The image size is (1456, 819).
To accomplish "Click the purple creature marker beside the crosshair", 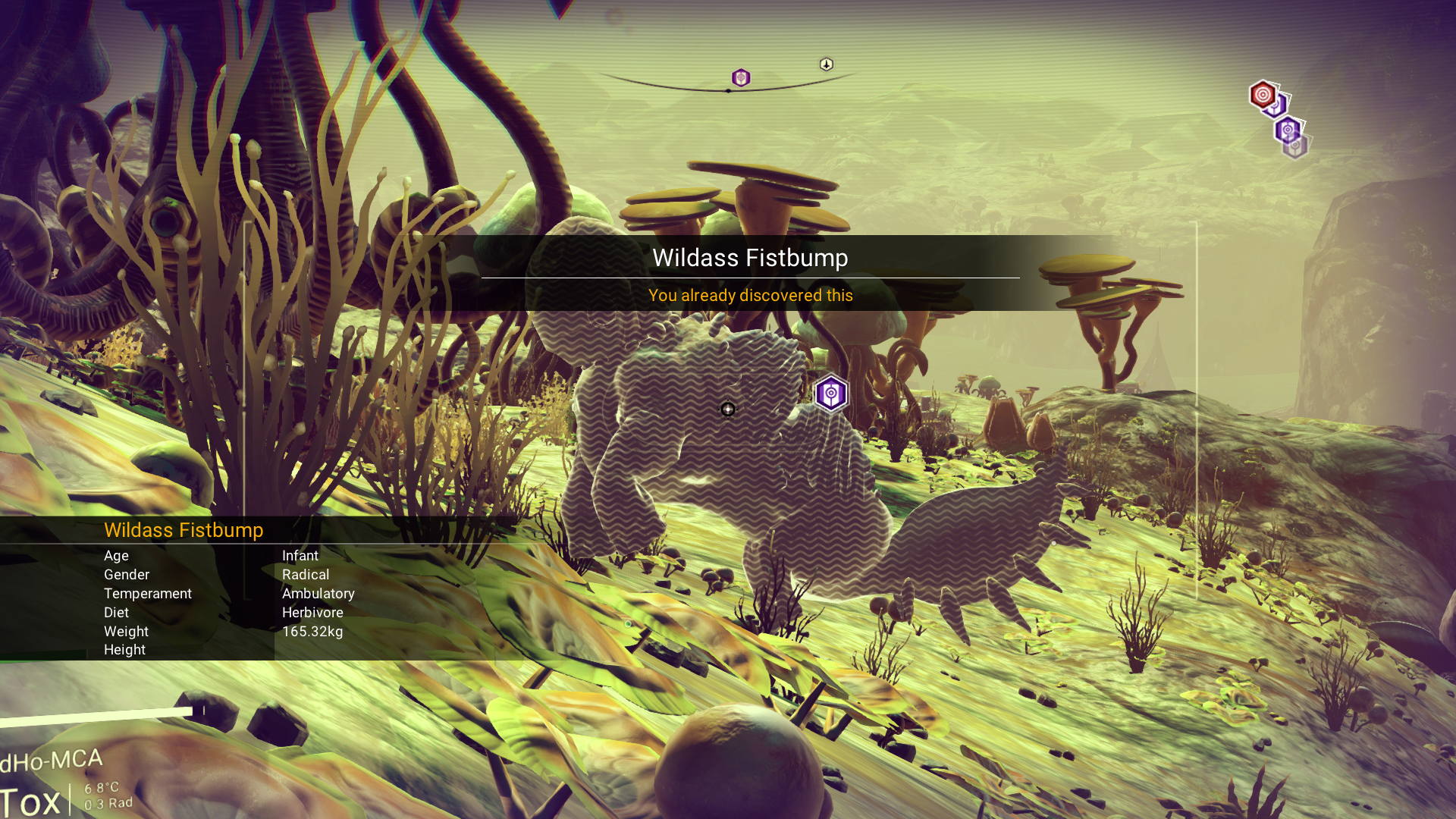I will (831, 394).
